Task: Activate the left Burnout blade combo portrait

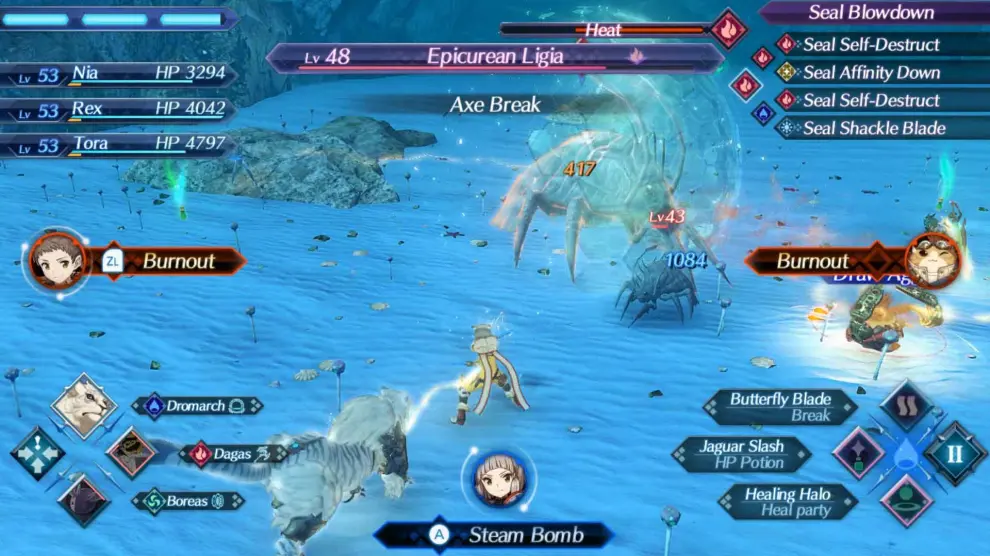Action: [53, 261]
